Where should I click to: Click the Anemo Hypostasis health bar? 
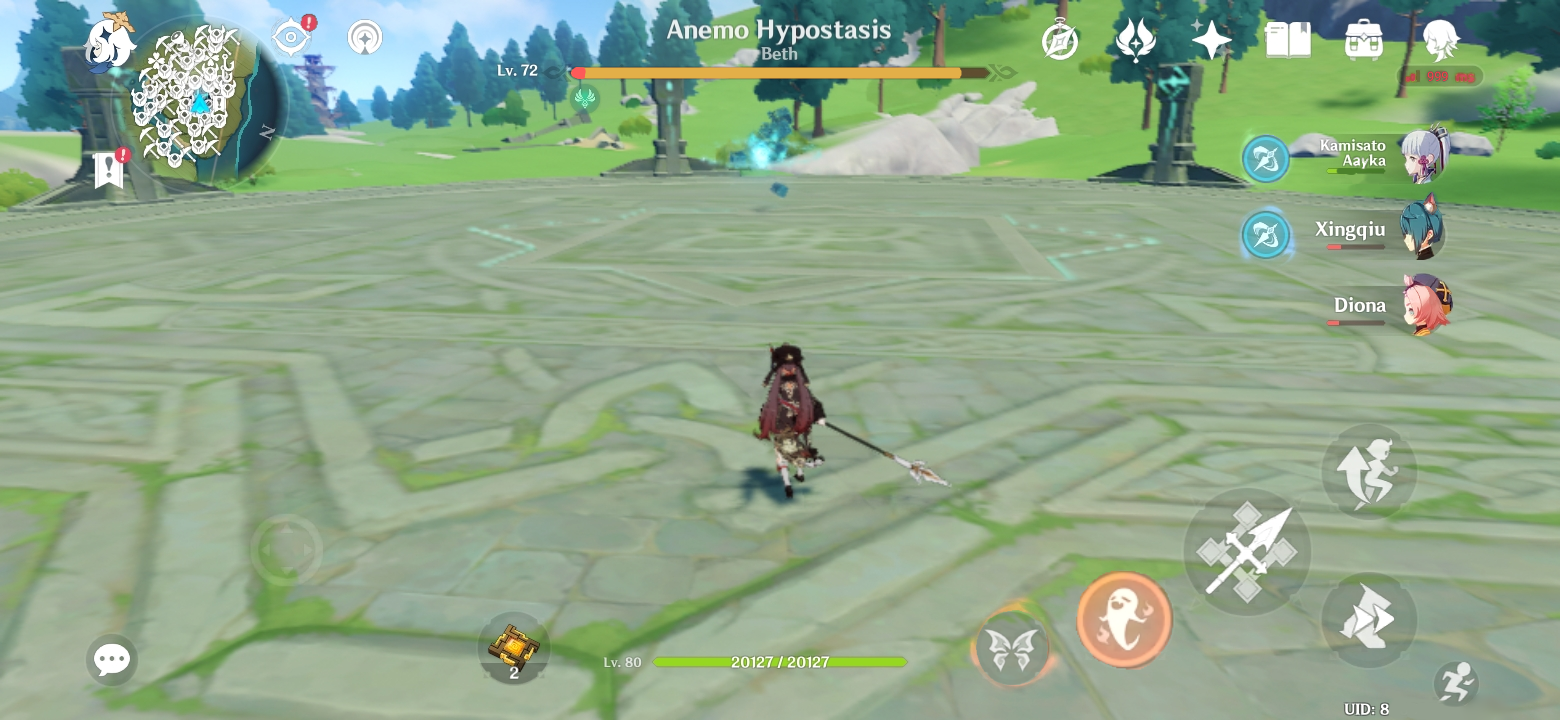[770, 72]
